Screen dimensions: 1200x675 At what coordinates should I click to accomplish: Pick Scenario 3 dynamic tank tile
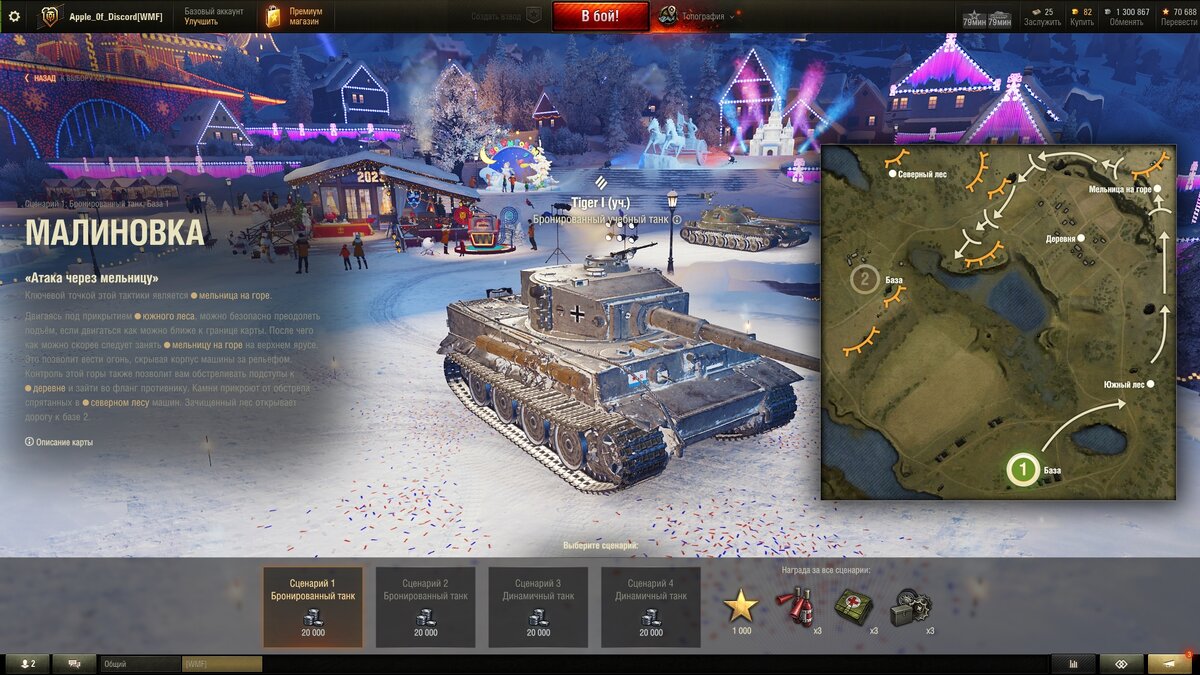(x=538, y=607)
